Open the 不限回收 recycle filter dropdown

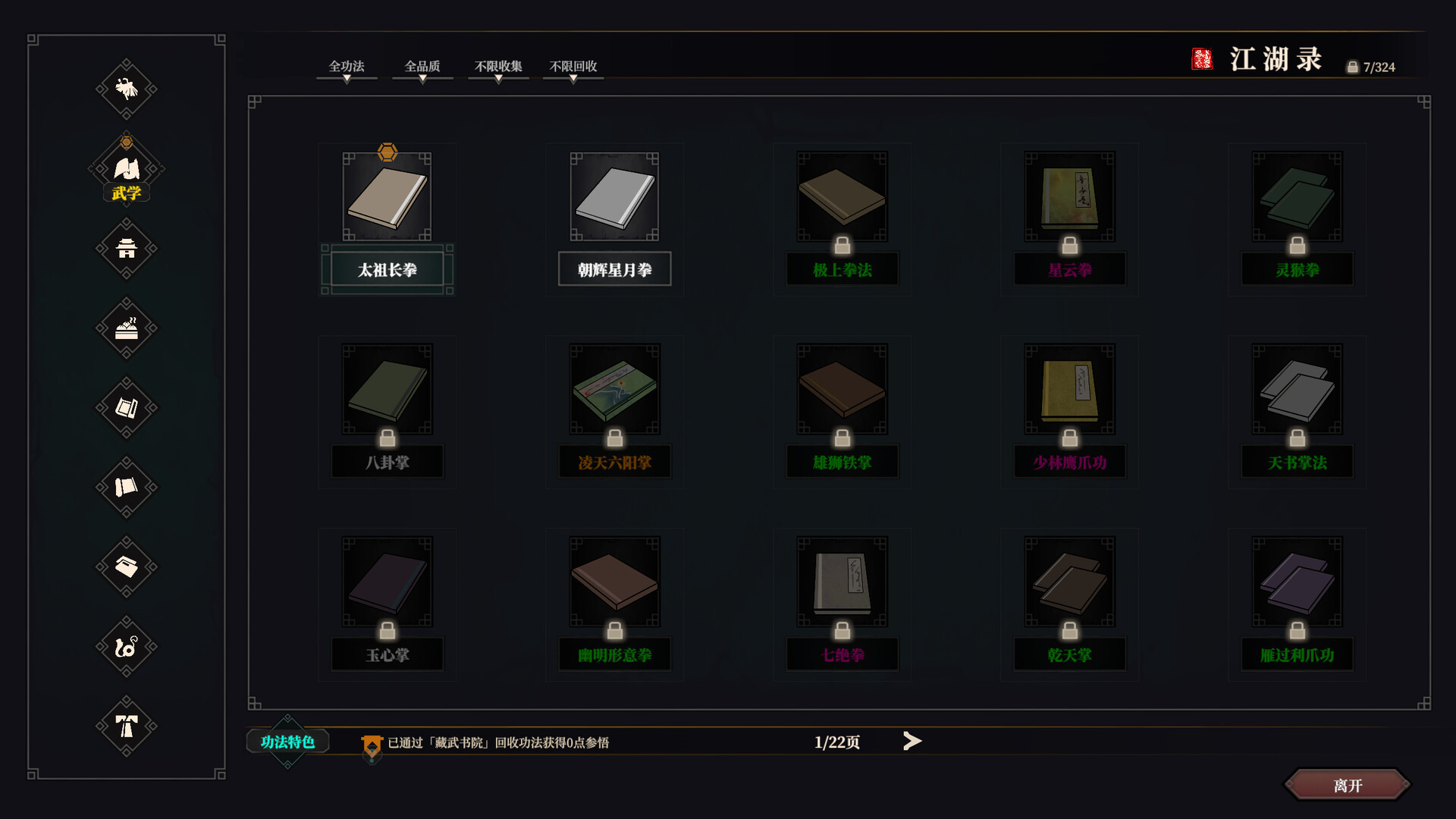573,67
